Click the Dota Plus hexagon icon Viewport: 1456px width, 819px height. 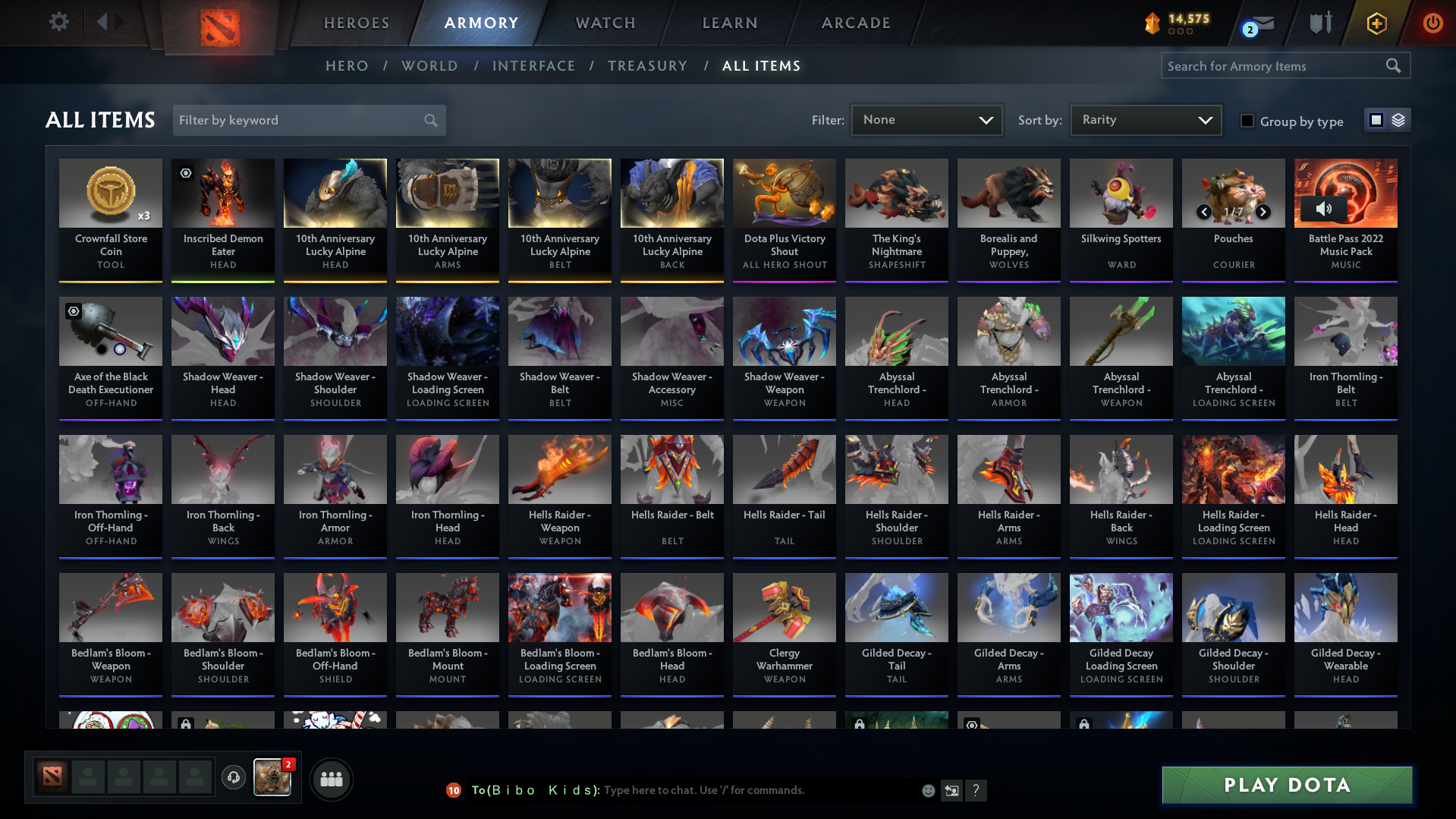tap(1376, 23)
